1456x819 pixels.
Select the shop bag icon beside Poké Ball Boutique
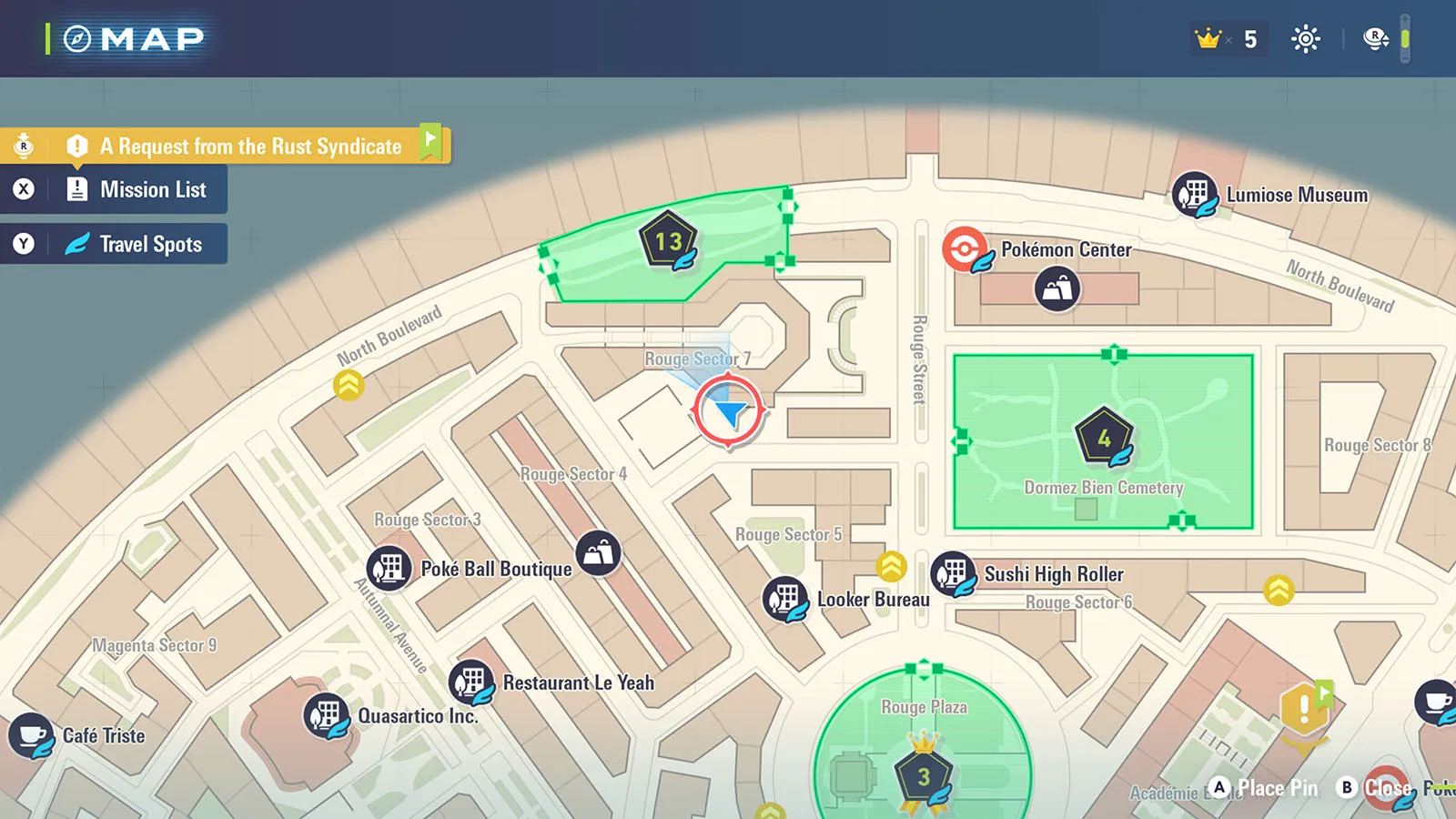[598, 552]
